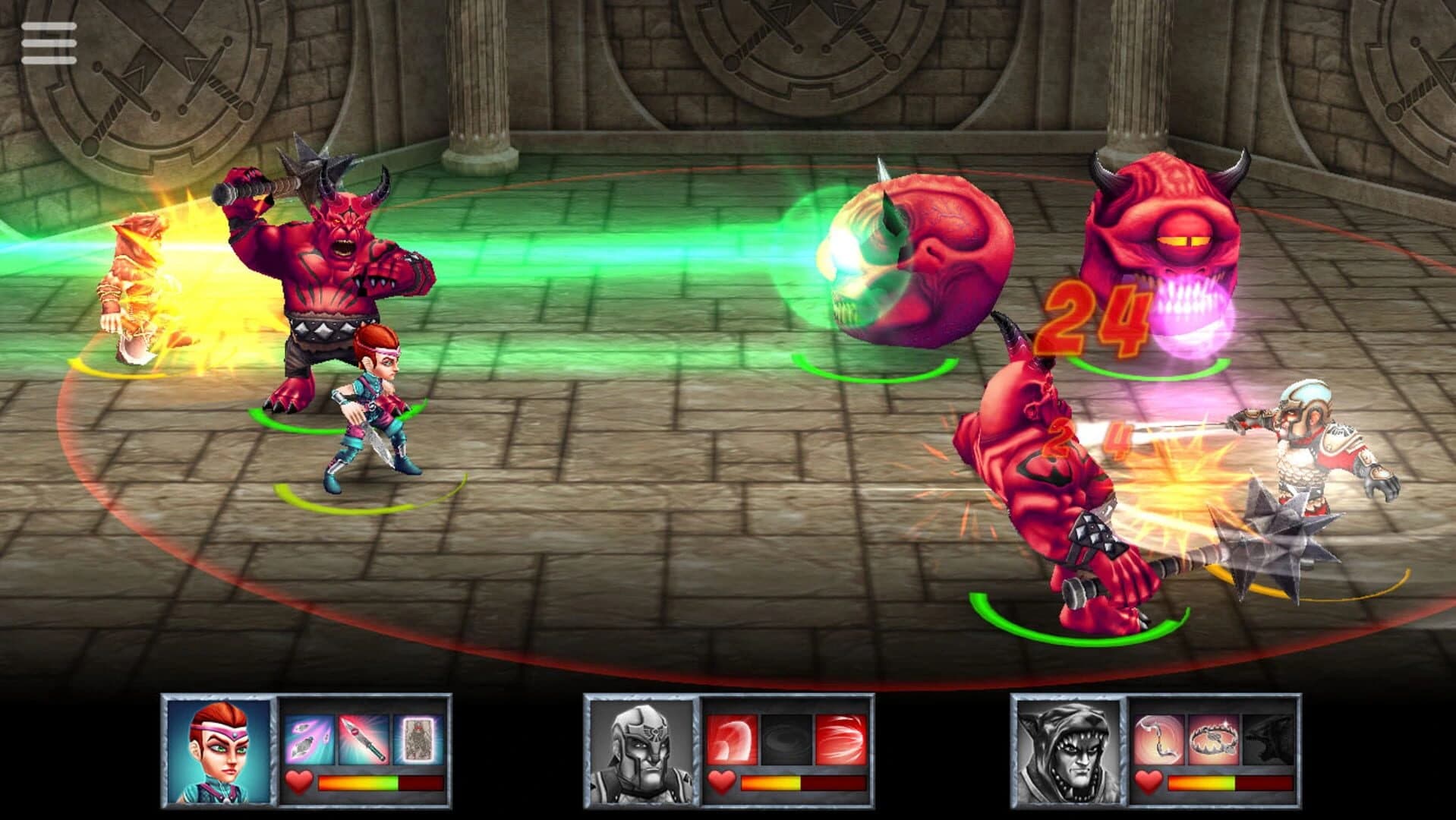This screenshot has height=820, width=1456.
Task: Open the hamburger menu
Action: [50, 42]
